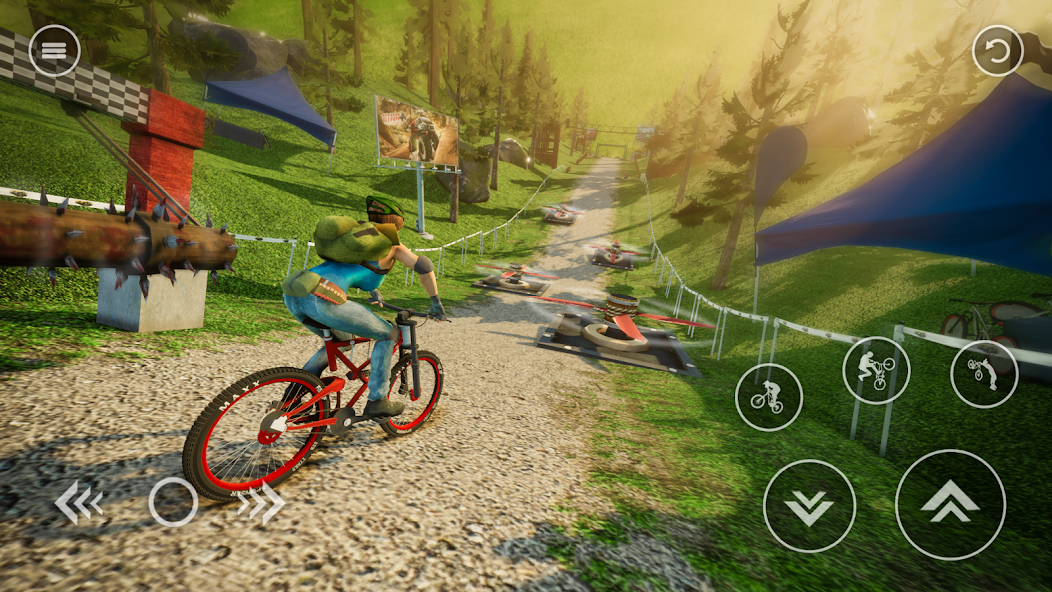The width and height of the screenshot is (1052, 592).
Task: Tap the circular arrow restart button
Action: 997,51
